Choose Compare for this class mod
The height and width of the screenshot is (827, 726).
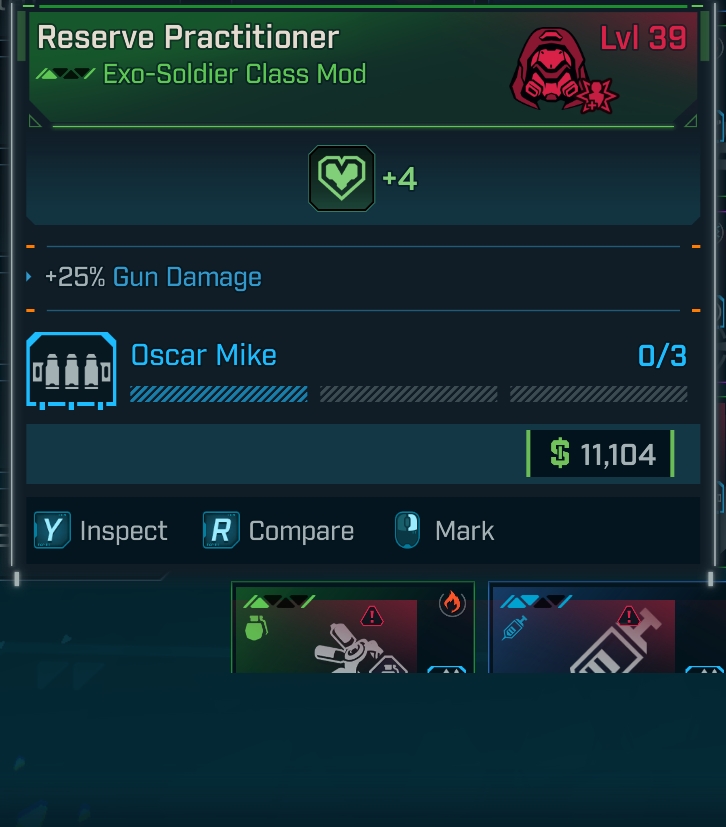(279, 530)
